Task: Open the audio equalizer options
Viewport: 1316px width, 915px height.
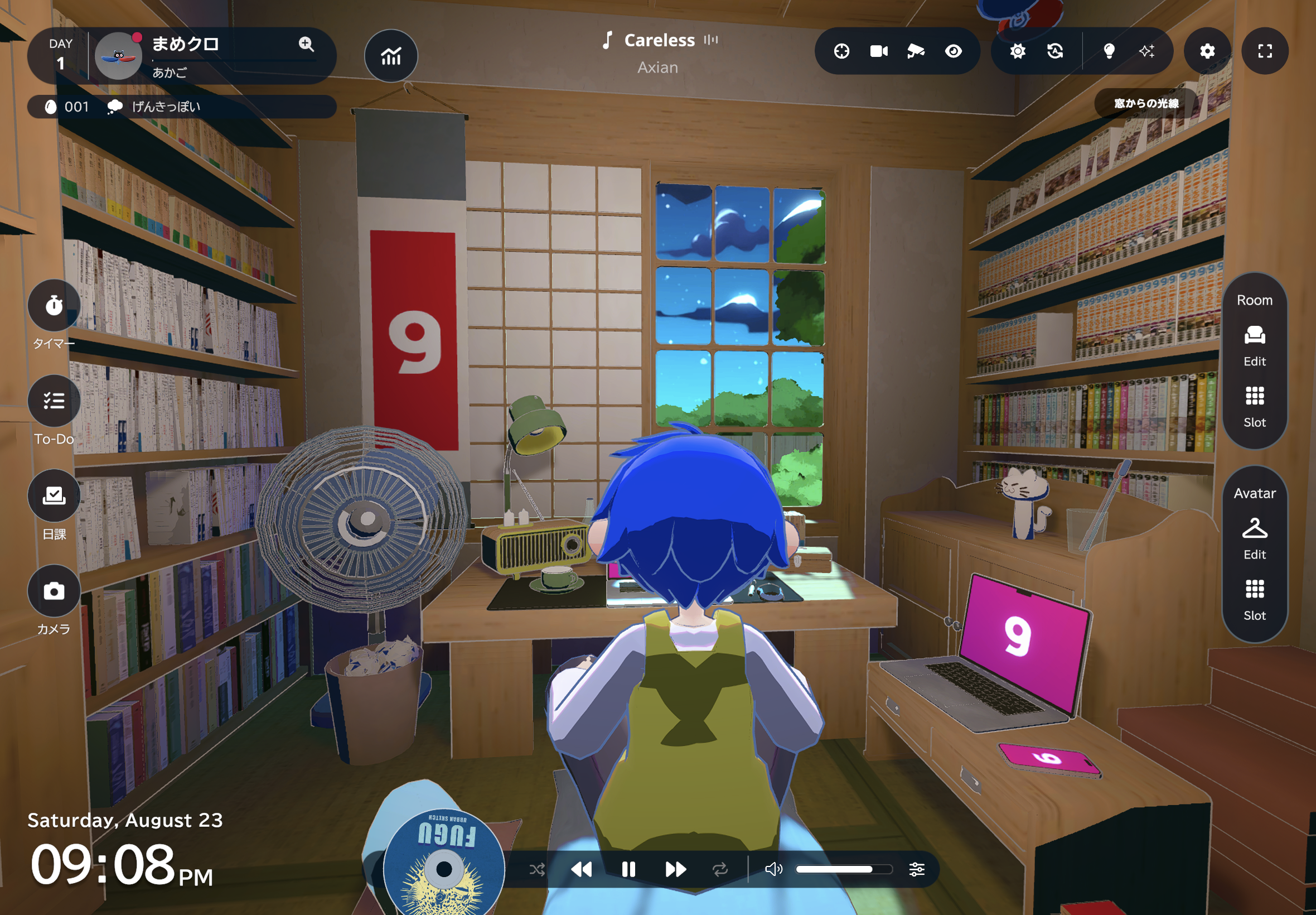Action: pyautogui.click(x=917, y=869)
